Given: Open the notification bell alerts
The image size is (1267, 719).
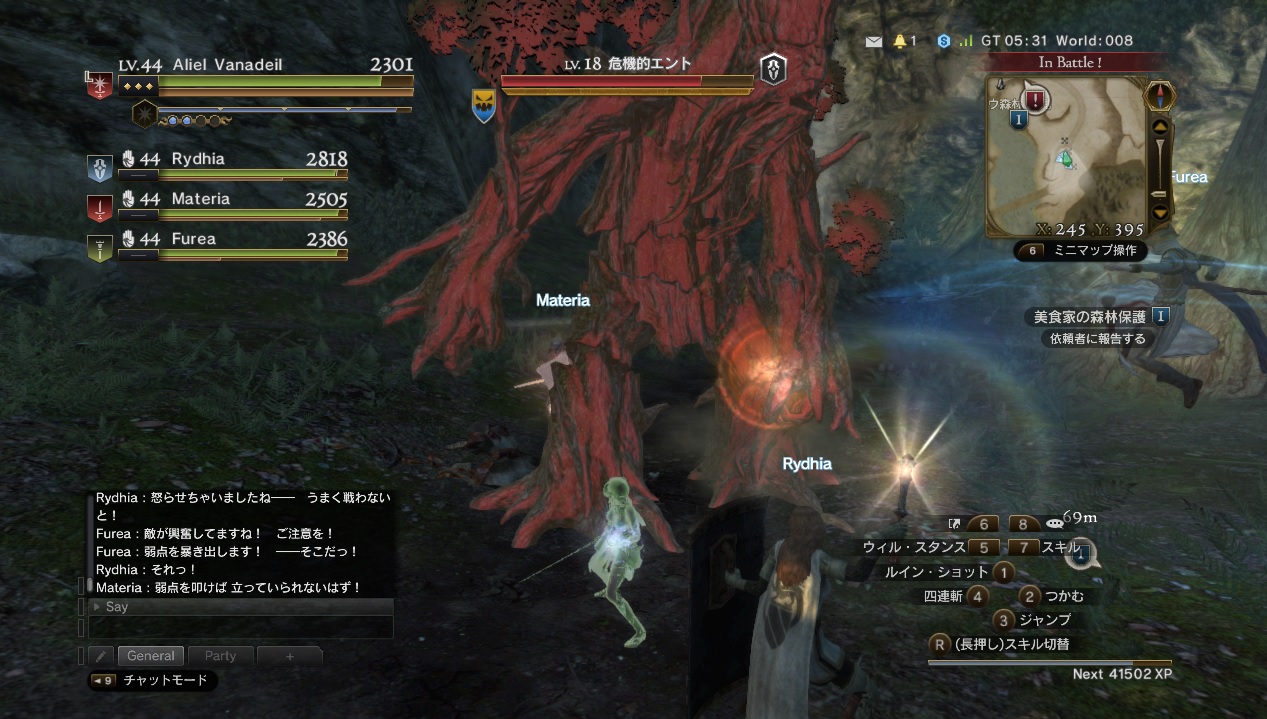Looking at the screenshot, I should pyautogui.click(x=900, y=41).
